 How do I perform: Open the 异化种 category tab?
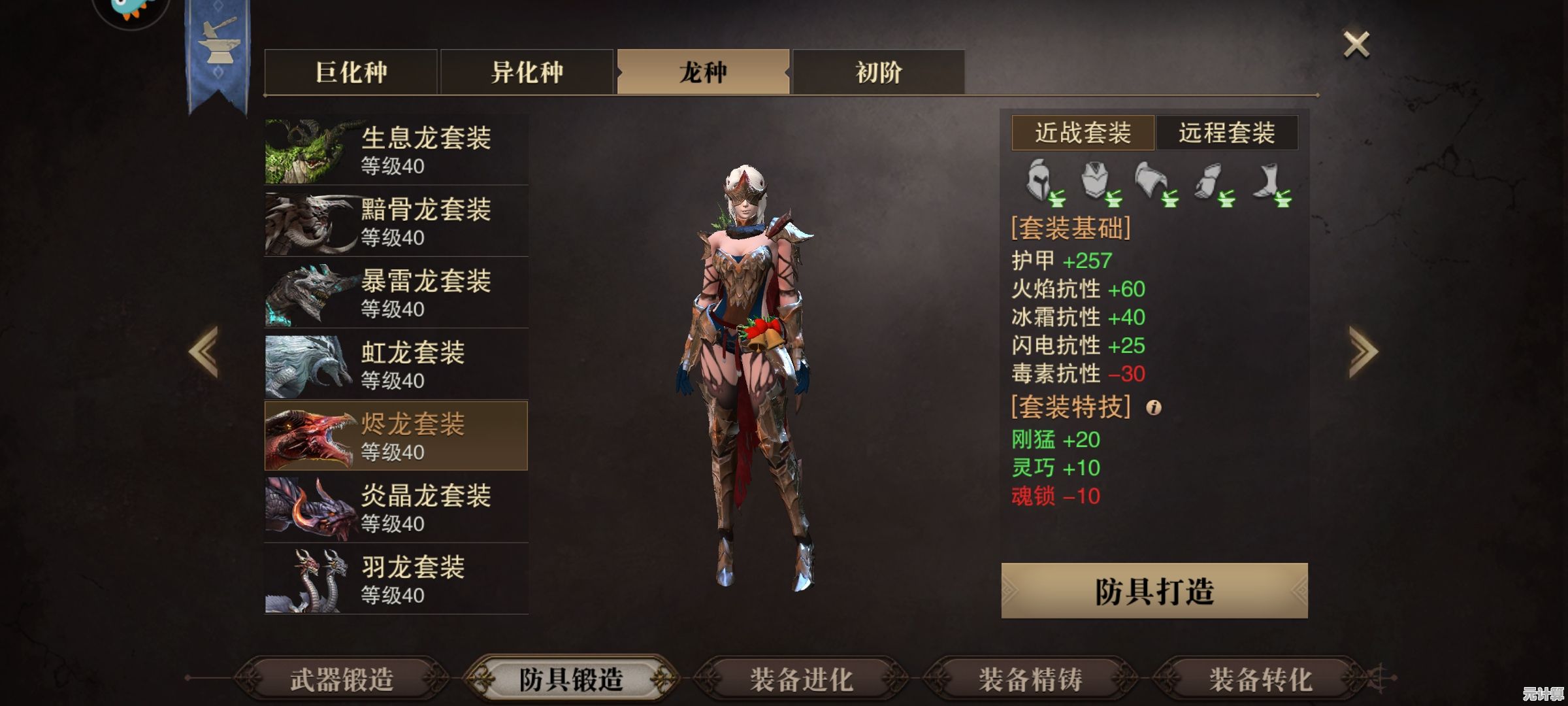click(527, 72)
